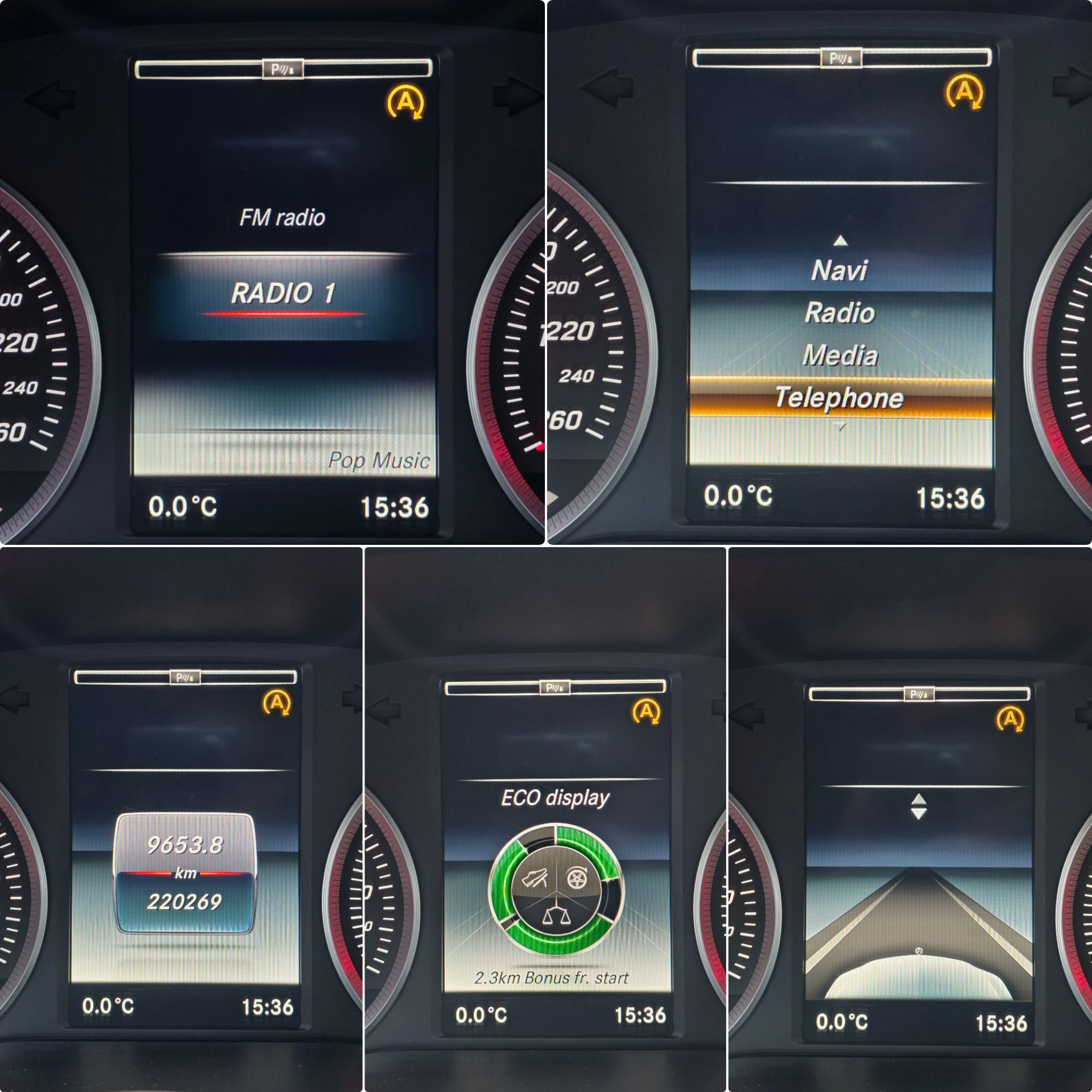Viewport: 1092px width, 1092px height.
Task: Select the Navi menu entry
Action: [839, 270]
